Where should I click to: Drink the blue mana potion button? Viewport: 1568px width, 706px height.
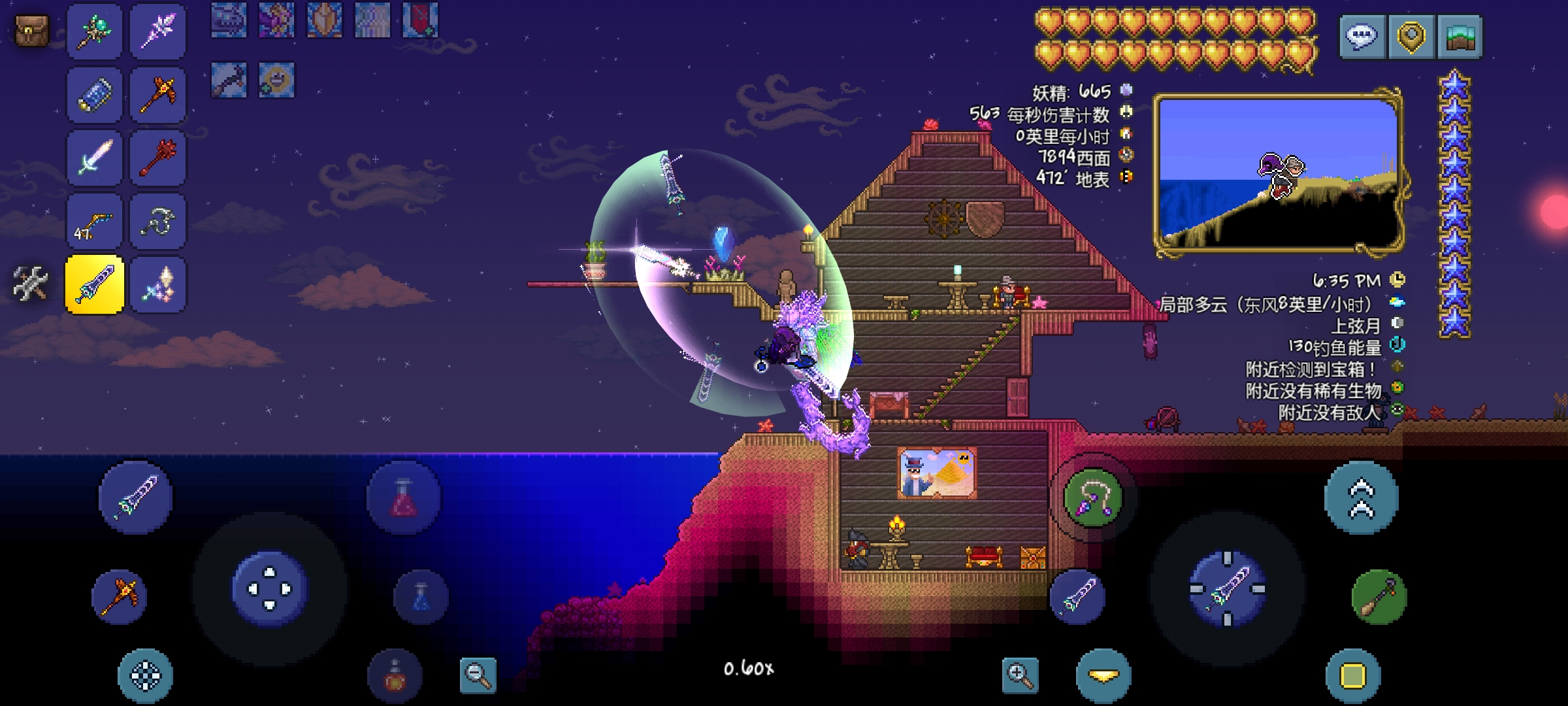click(x=421, y=597)
